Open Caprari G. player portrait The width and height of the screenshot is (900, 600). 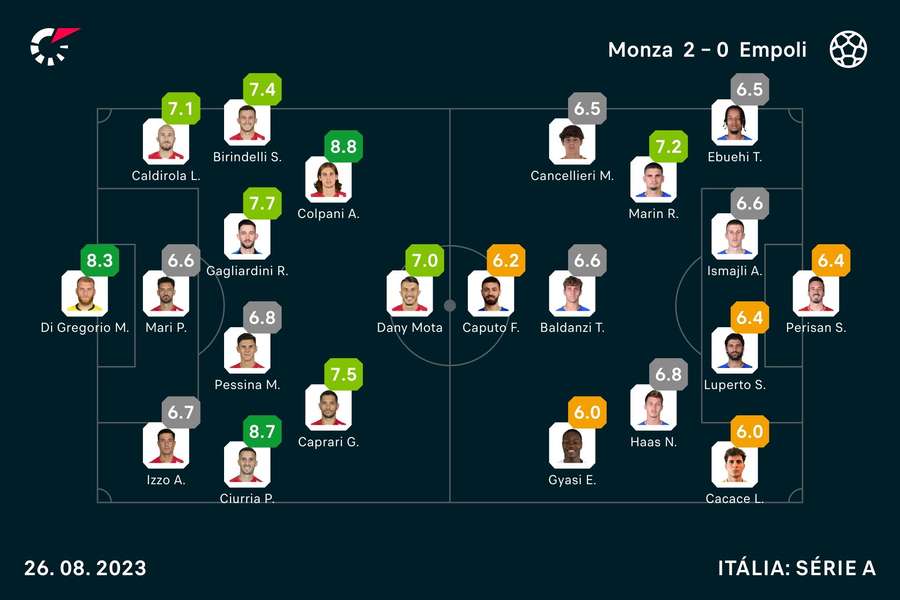[x=328, y=407]
